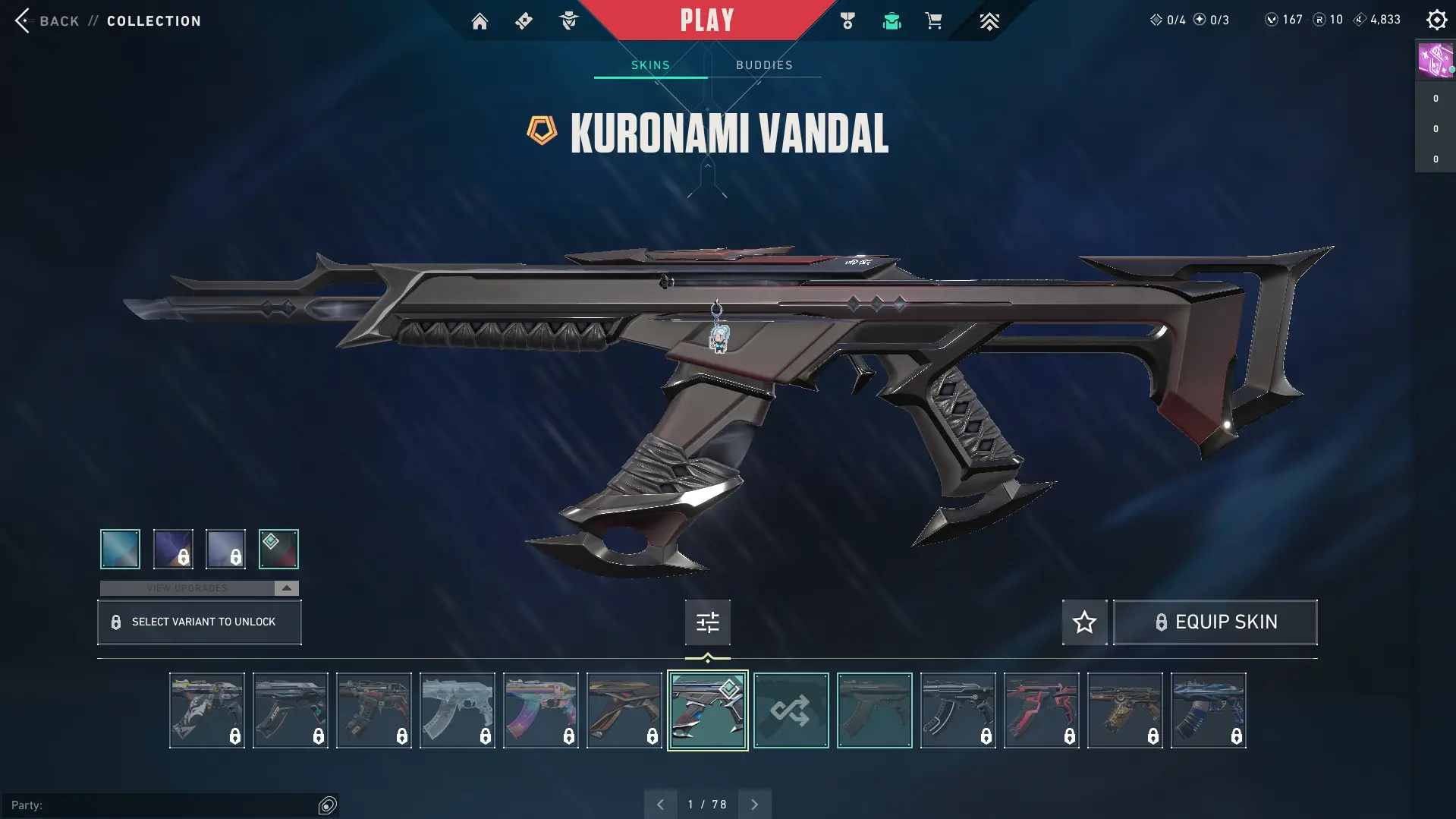Screen dimensions: 1456x819
Task: Open the Battle Pass medal icon
Action: click(x=847, y=20)
